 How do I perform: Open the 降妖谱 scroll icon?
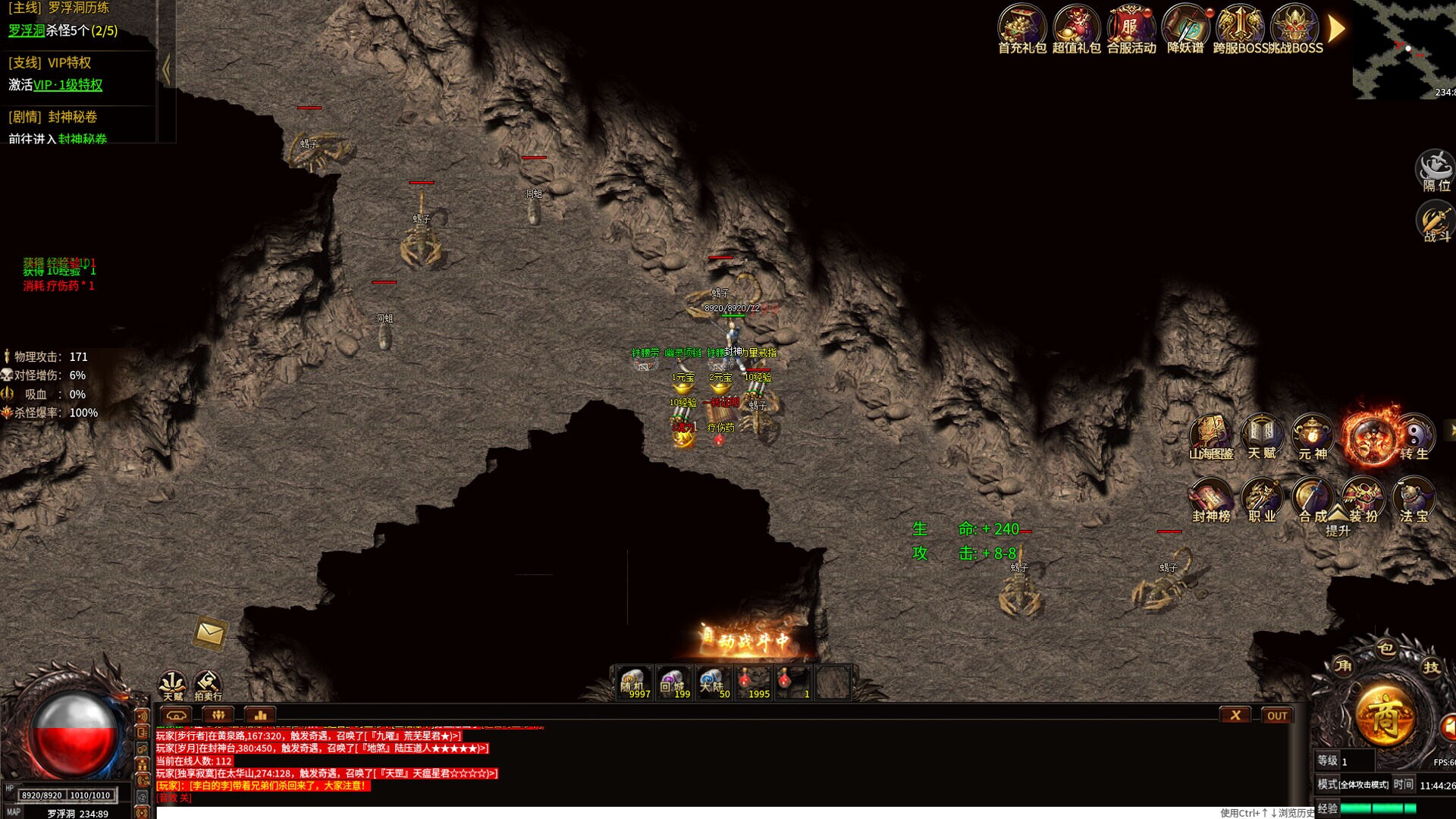coord(1185,29)
